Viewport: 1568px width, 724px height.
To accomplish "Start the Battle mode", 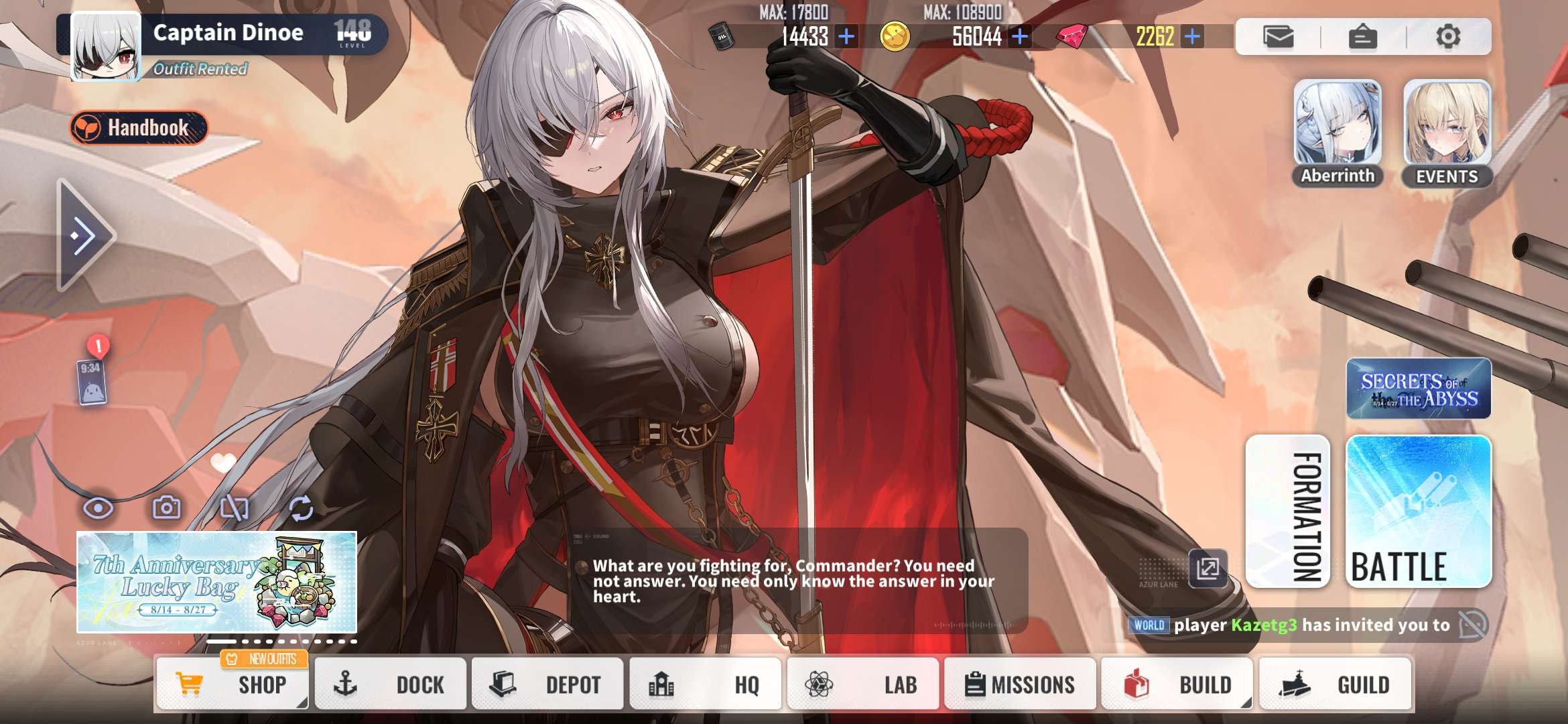I will tap(1418, 511).
